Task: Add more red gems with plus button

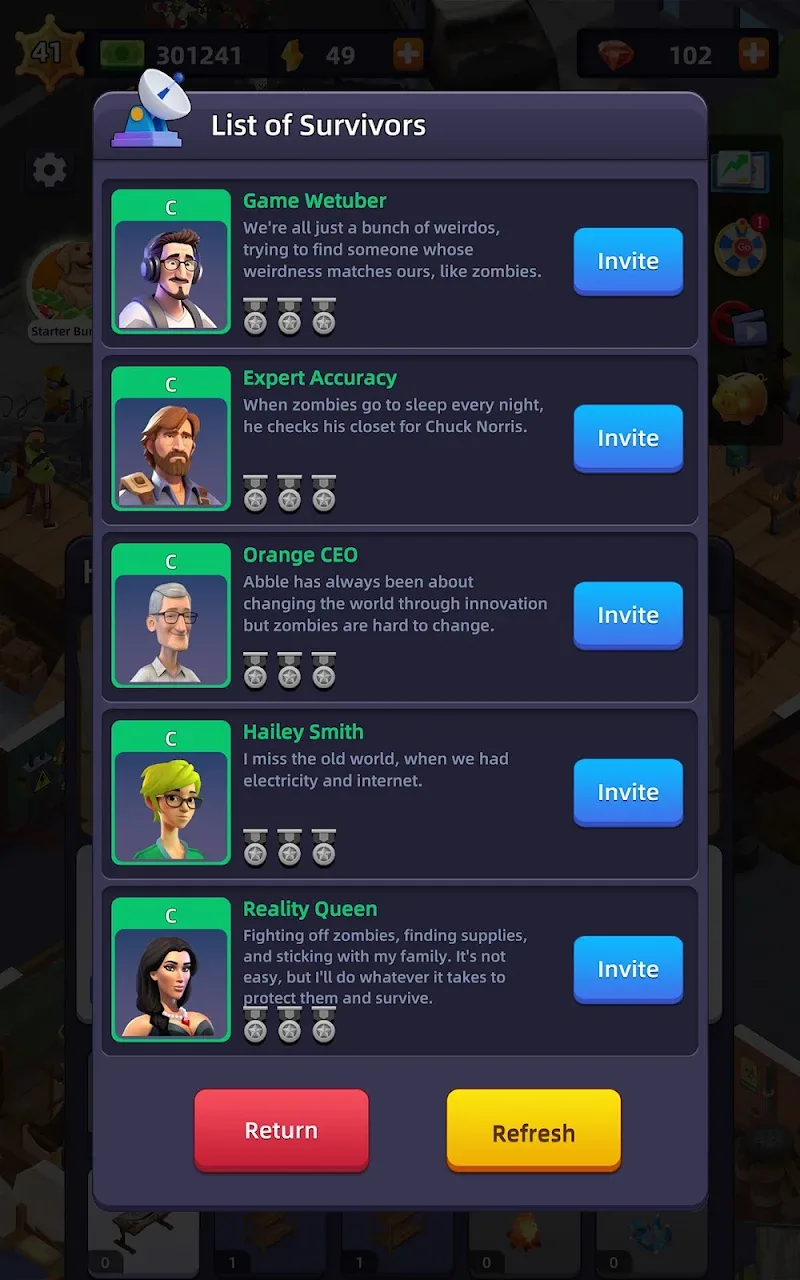Action: coord(754,54)
